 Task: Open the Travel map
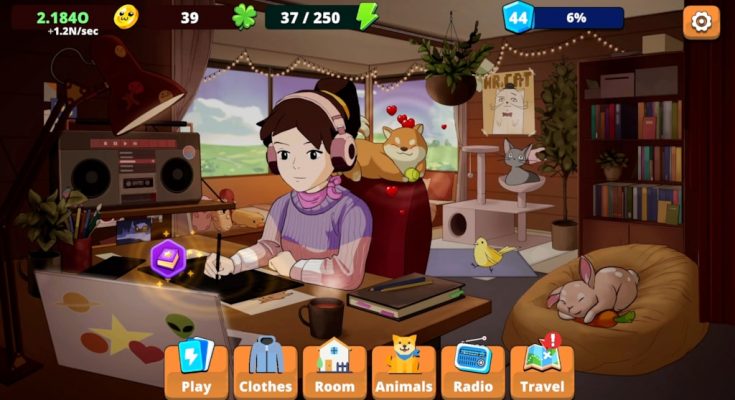[542, 370]
